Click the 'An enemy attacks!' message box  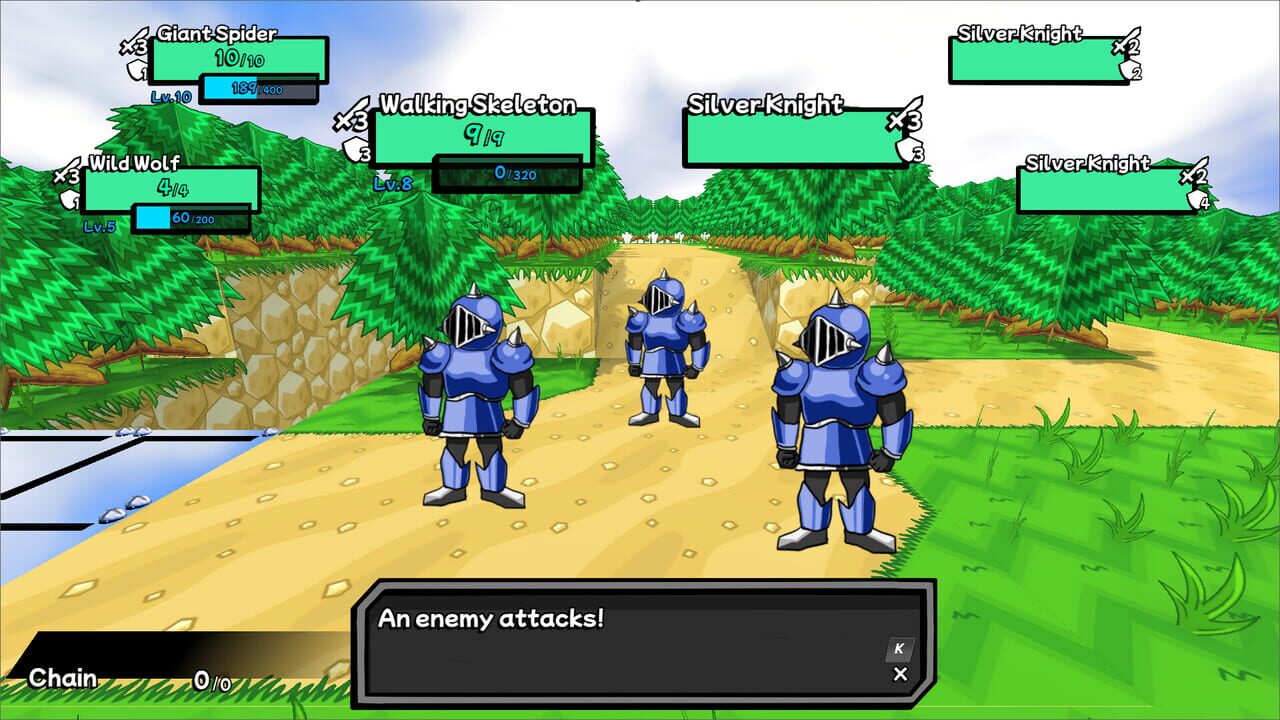640,637
